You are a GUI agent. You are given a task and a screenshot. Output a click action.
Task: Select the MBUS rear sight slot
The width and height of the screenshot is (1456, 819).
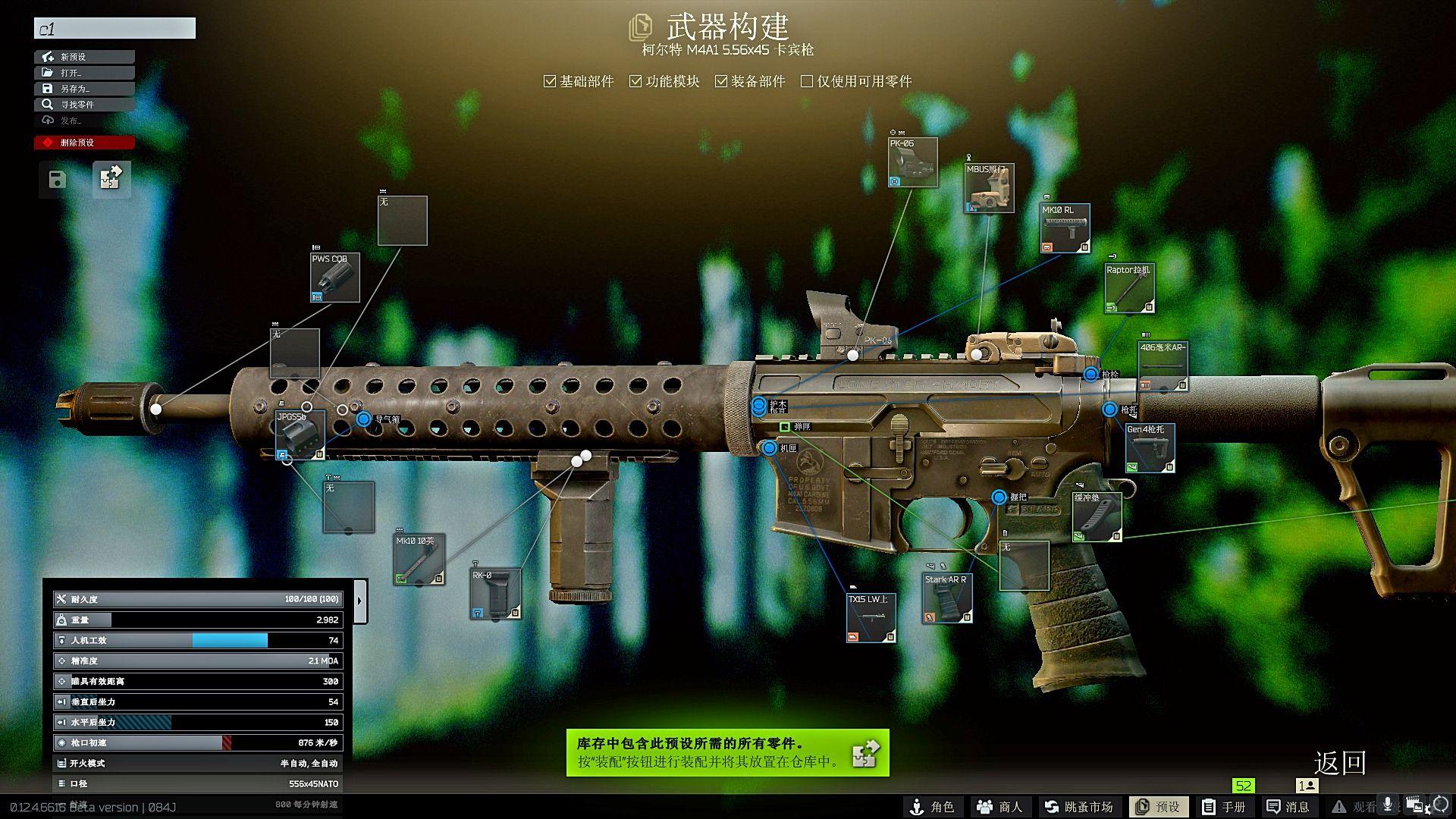click(x=989, y=188)
